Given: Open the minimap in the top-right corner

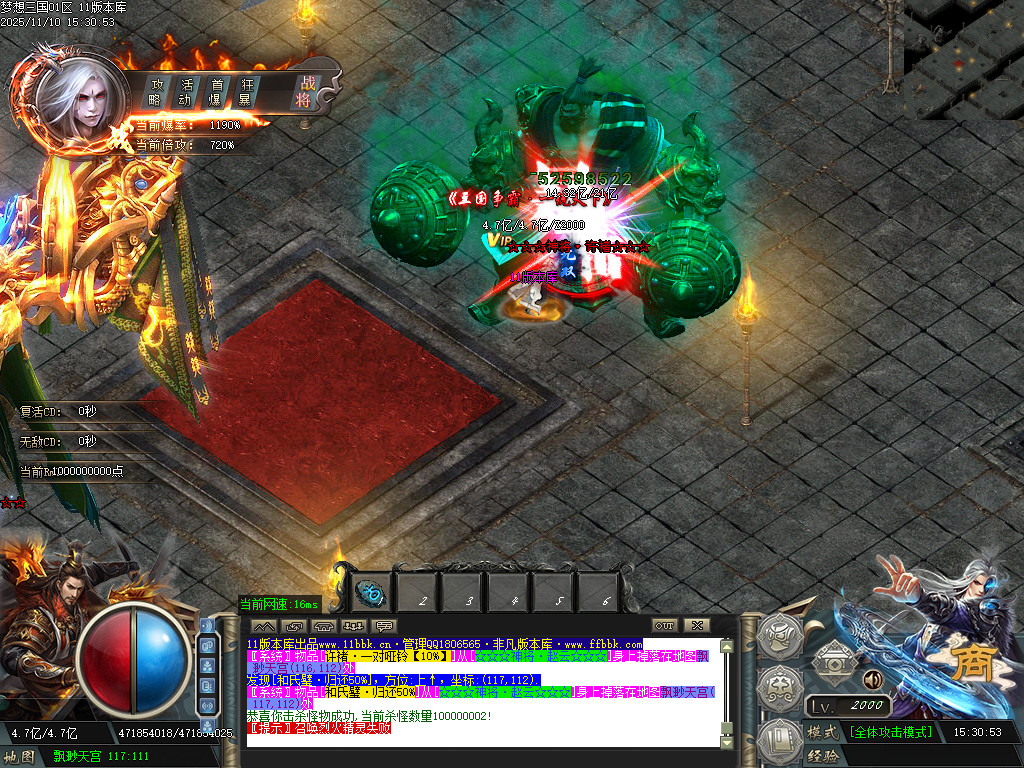Looking at the screenshot, I should pos(963,60).
